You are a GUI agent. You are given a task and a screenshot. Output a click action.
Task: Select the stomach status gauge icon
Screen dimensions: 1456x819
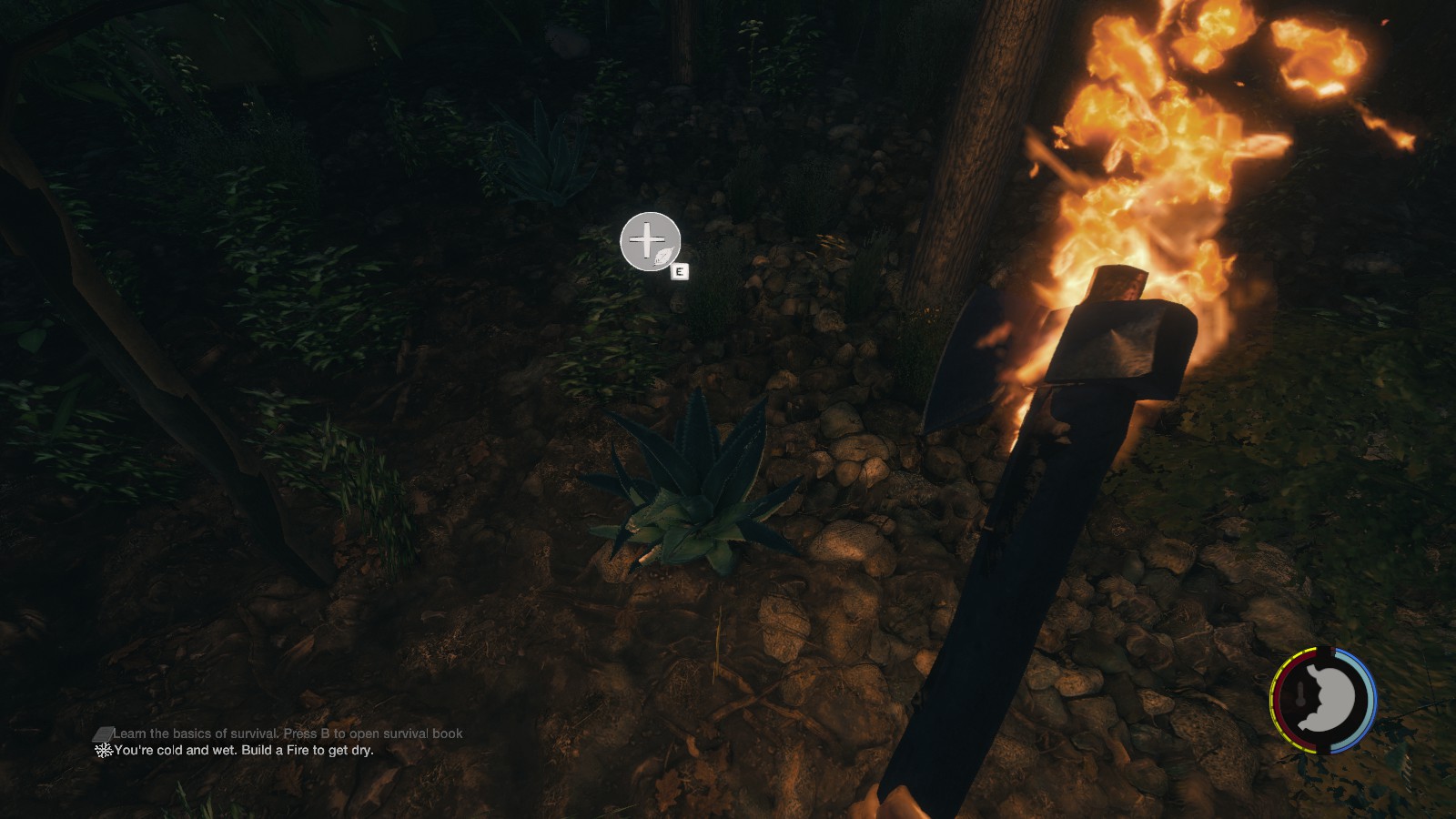click(x=1323, y=700)
